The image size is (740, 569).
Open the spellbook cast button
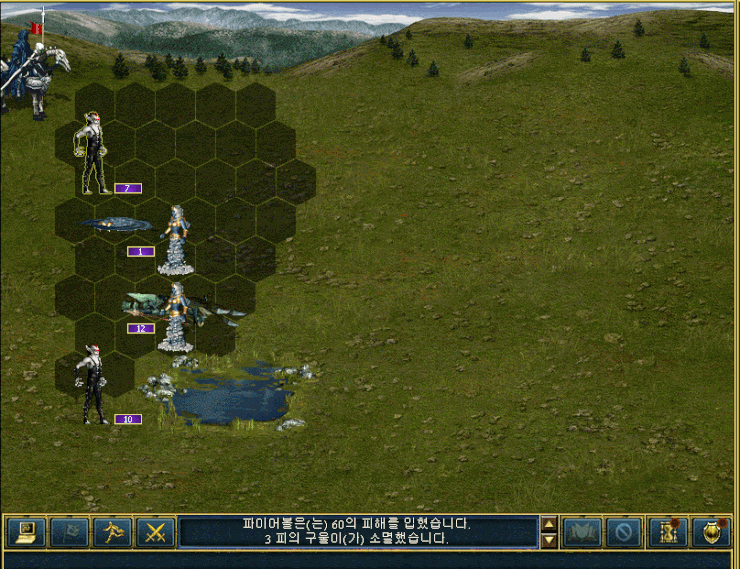pyautogui.click(x=582, y=532)
